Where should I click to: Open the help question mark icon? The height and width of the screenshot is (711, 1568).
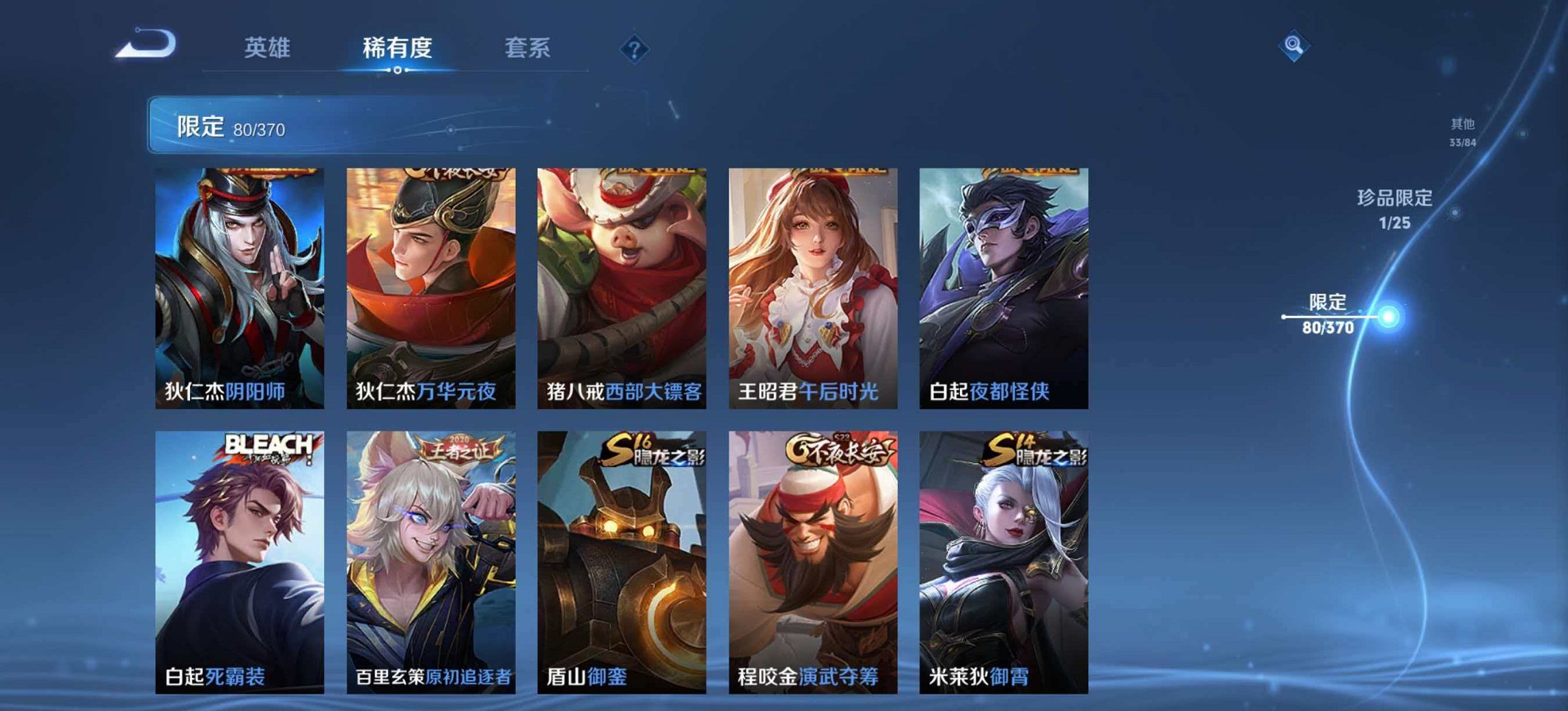click(634, 48)
